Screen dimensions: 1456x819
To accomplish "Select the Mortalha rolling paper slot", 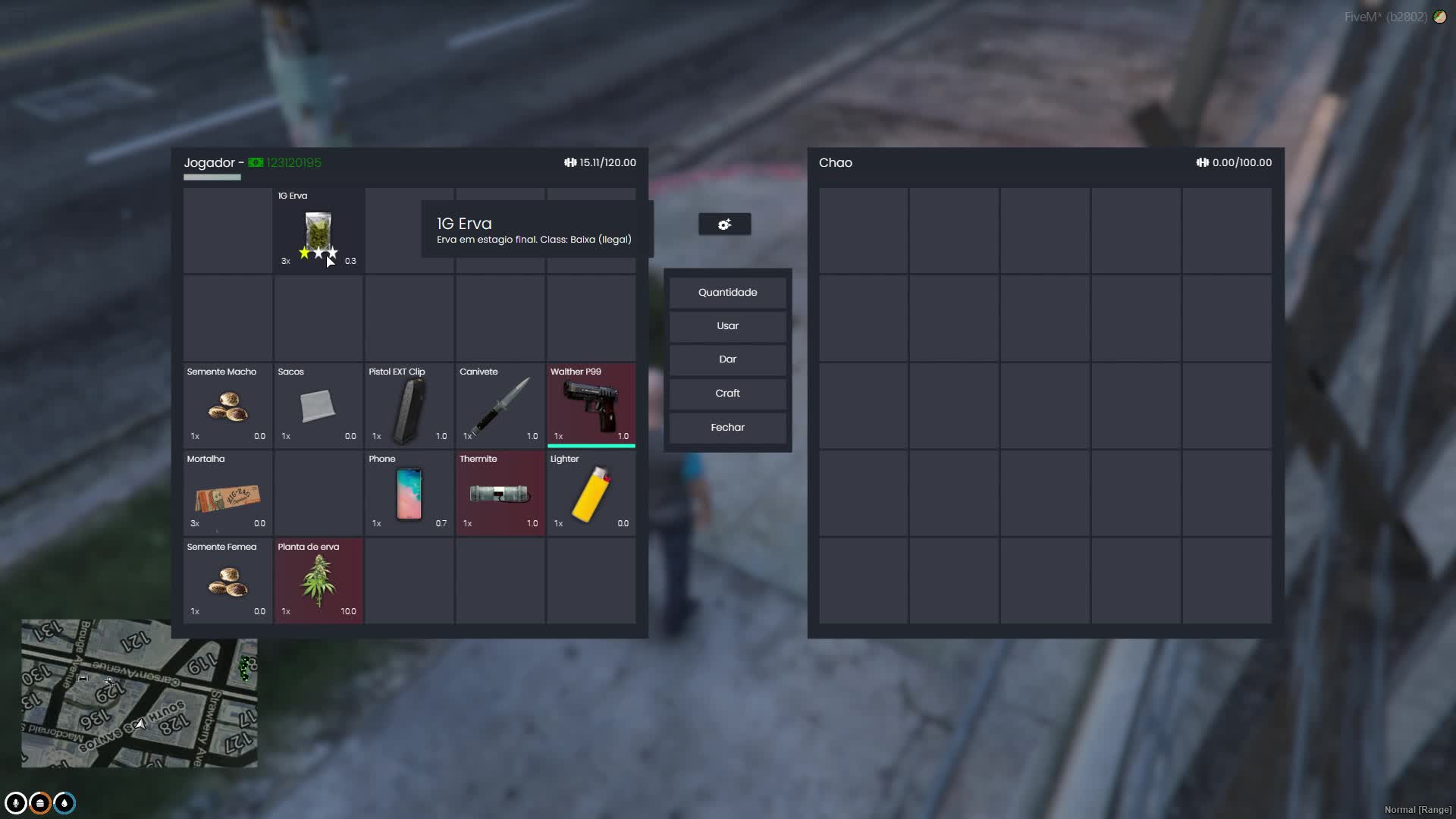I will [227, 493].
